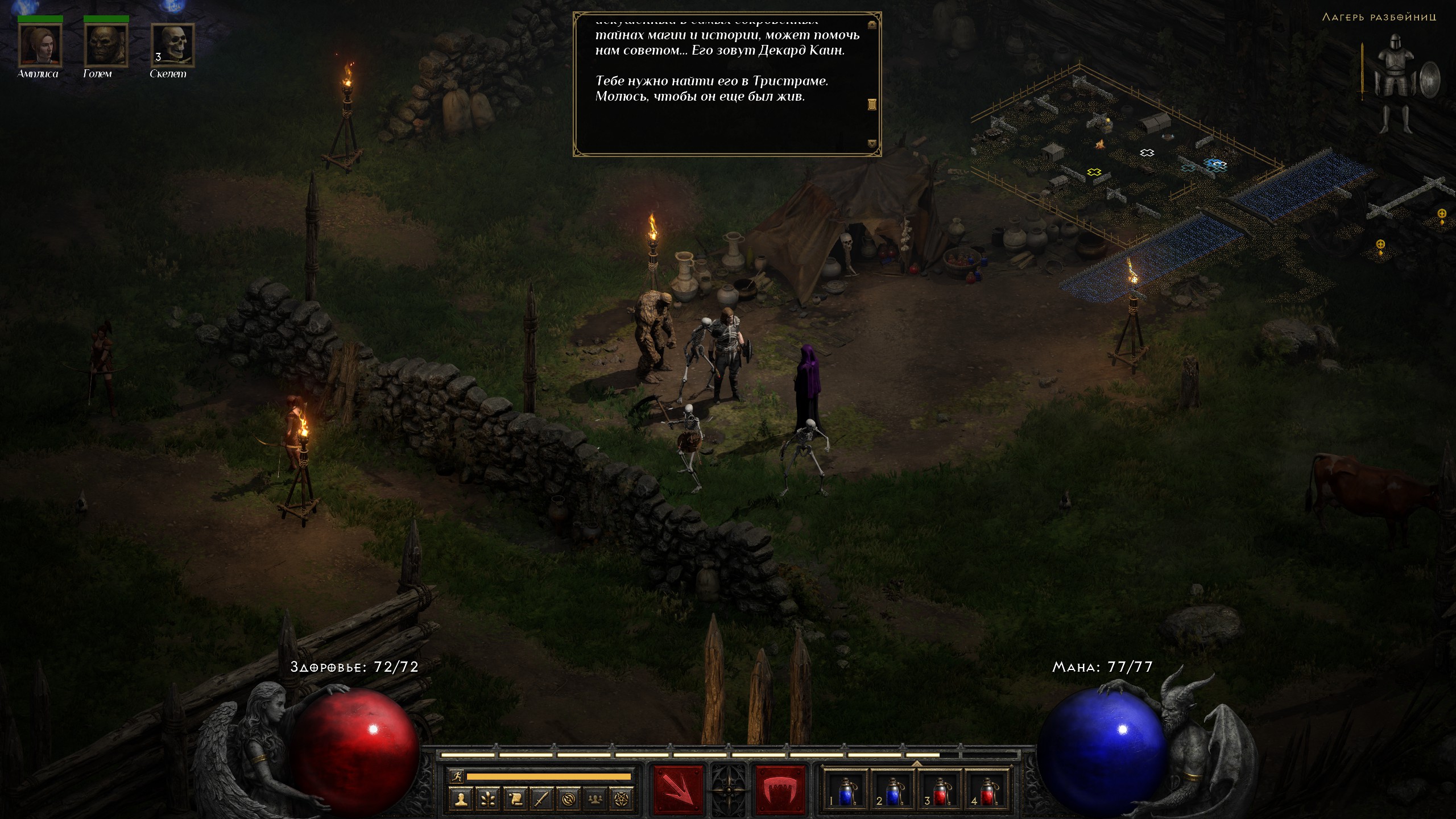The height and width of the screenshot is (819, 1456).
Task: Use the blue mana potion in belt slot 2
Action: (x=892, y=791)
